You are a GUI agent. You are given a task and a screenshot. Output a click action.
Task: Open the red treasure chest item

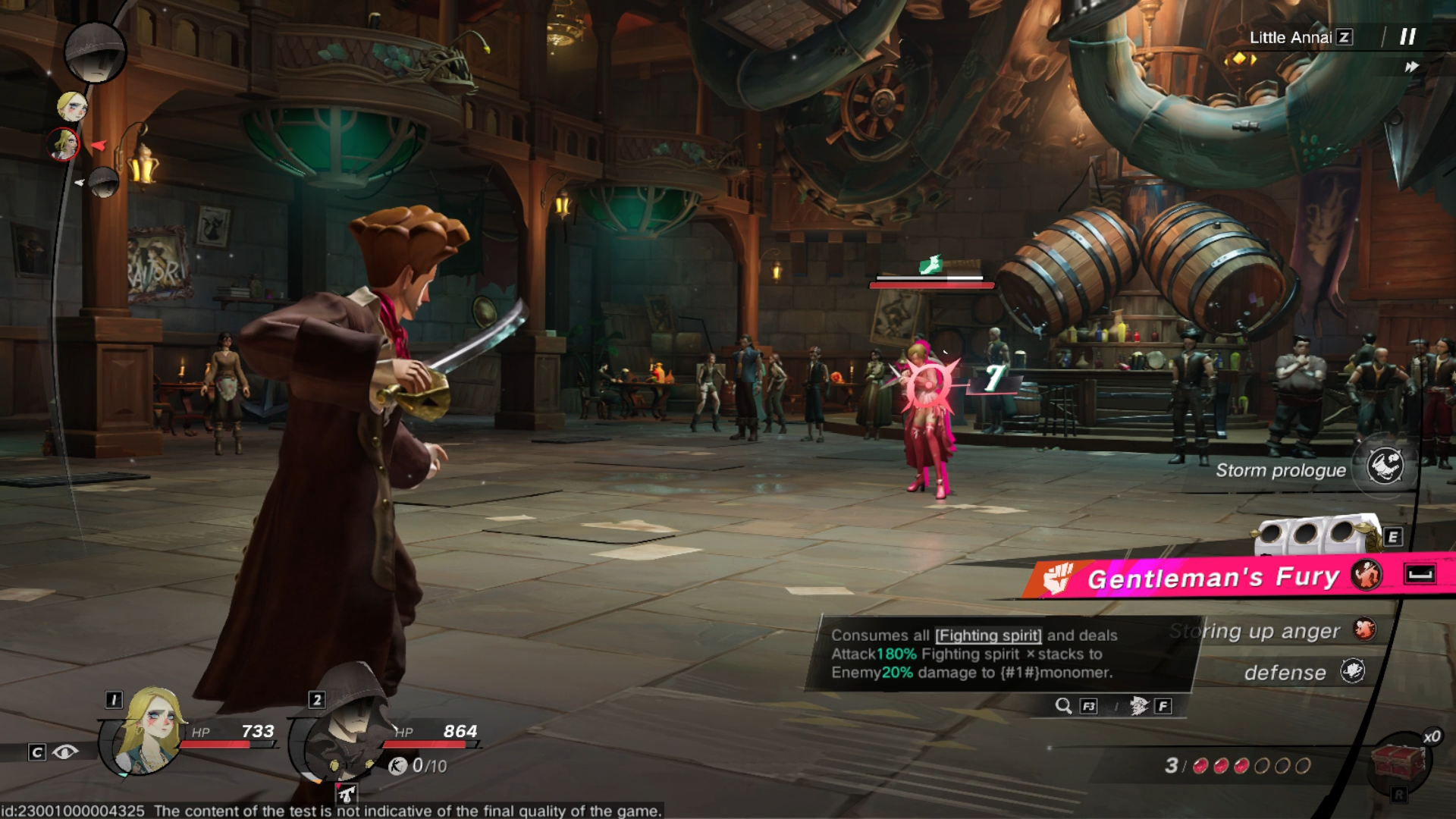click(x=1398, y=762)
